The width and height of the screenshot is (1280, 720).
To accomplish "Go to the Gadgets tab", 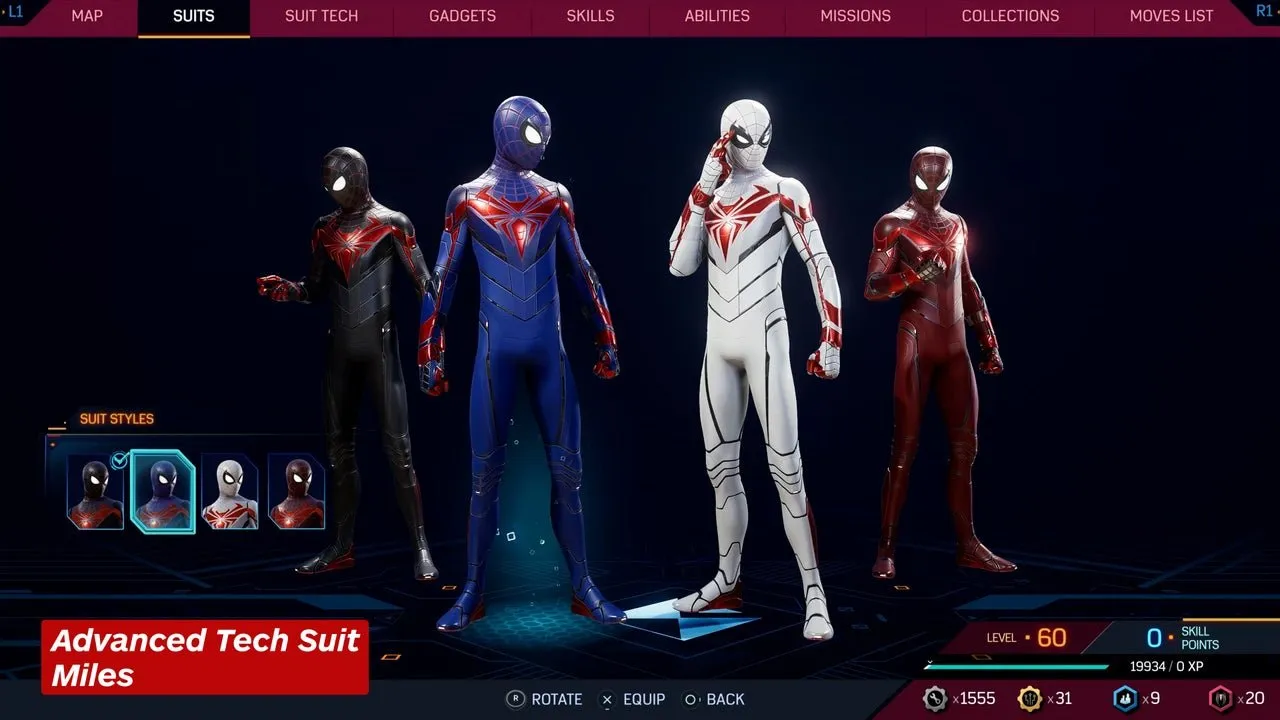I will pyautogui.click(x=462, y=16).
